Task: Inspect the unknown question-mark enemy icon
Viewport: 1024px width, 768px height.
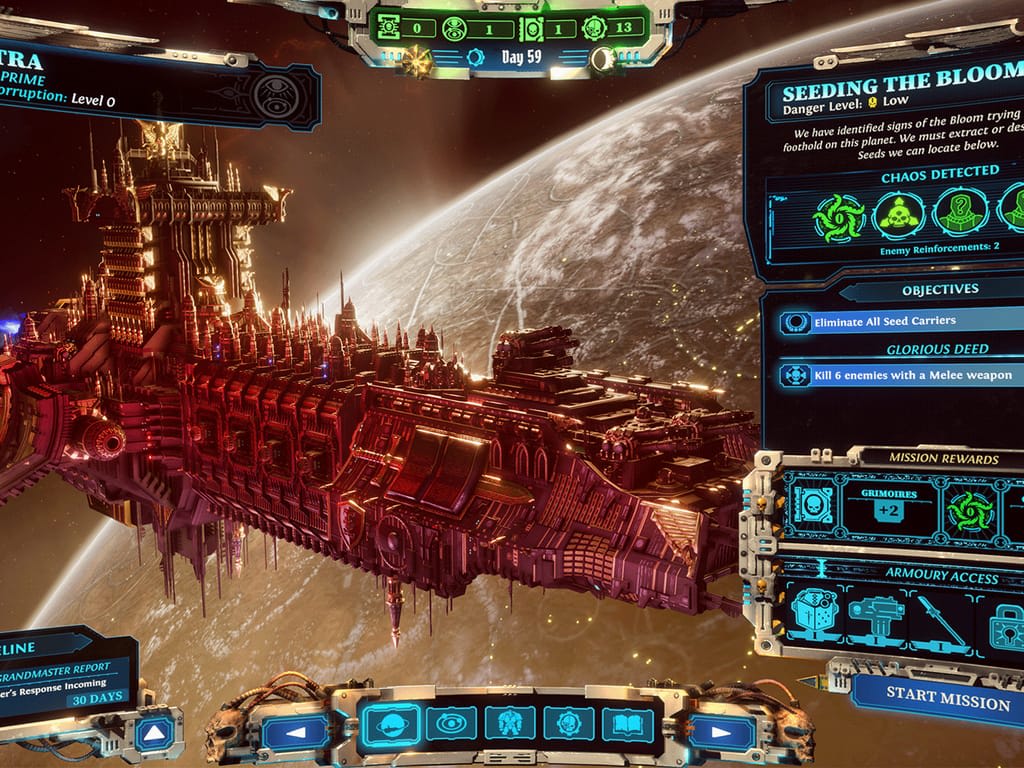Action: point(960,213)
